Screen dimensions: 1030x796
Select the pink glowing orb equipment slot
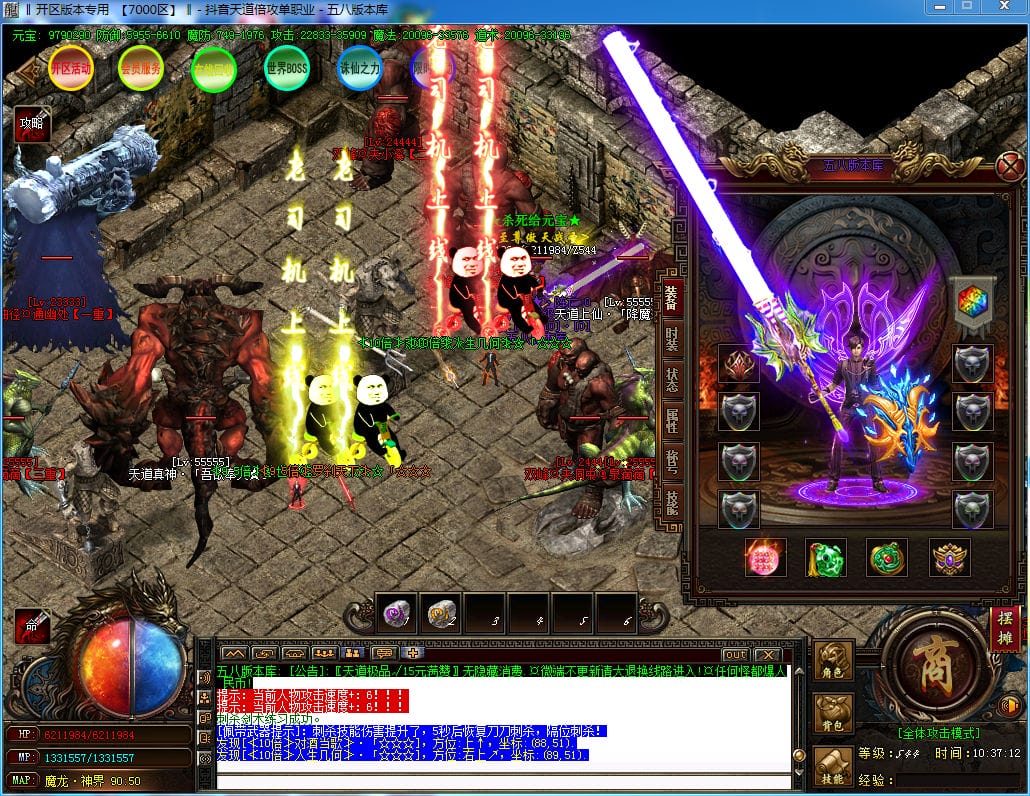click(765, 558)
